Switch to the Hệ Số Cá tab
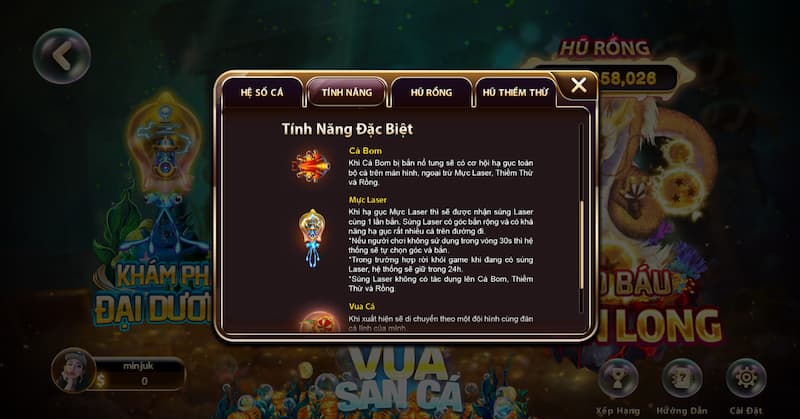This screenshot has height=419, width=800. (262, 92)
